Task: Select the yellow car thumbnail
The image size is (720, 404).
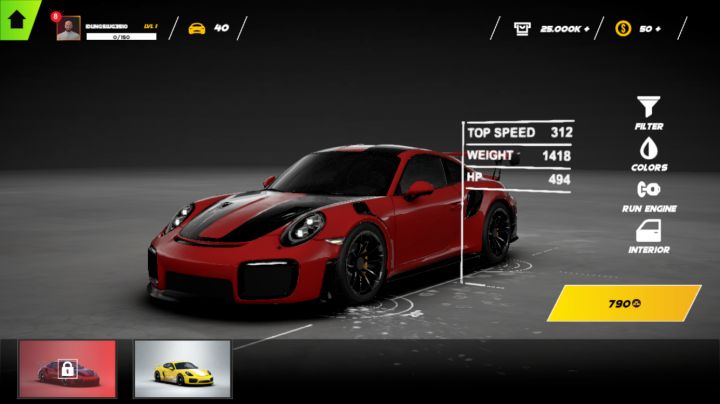Action: 182,369
